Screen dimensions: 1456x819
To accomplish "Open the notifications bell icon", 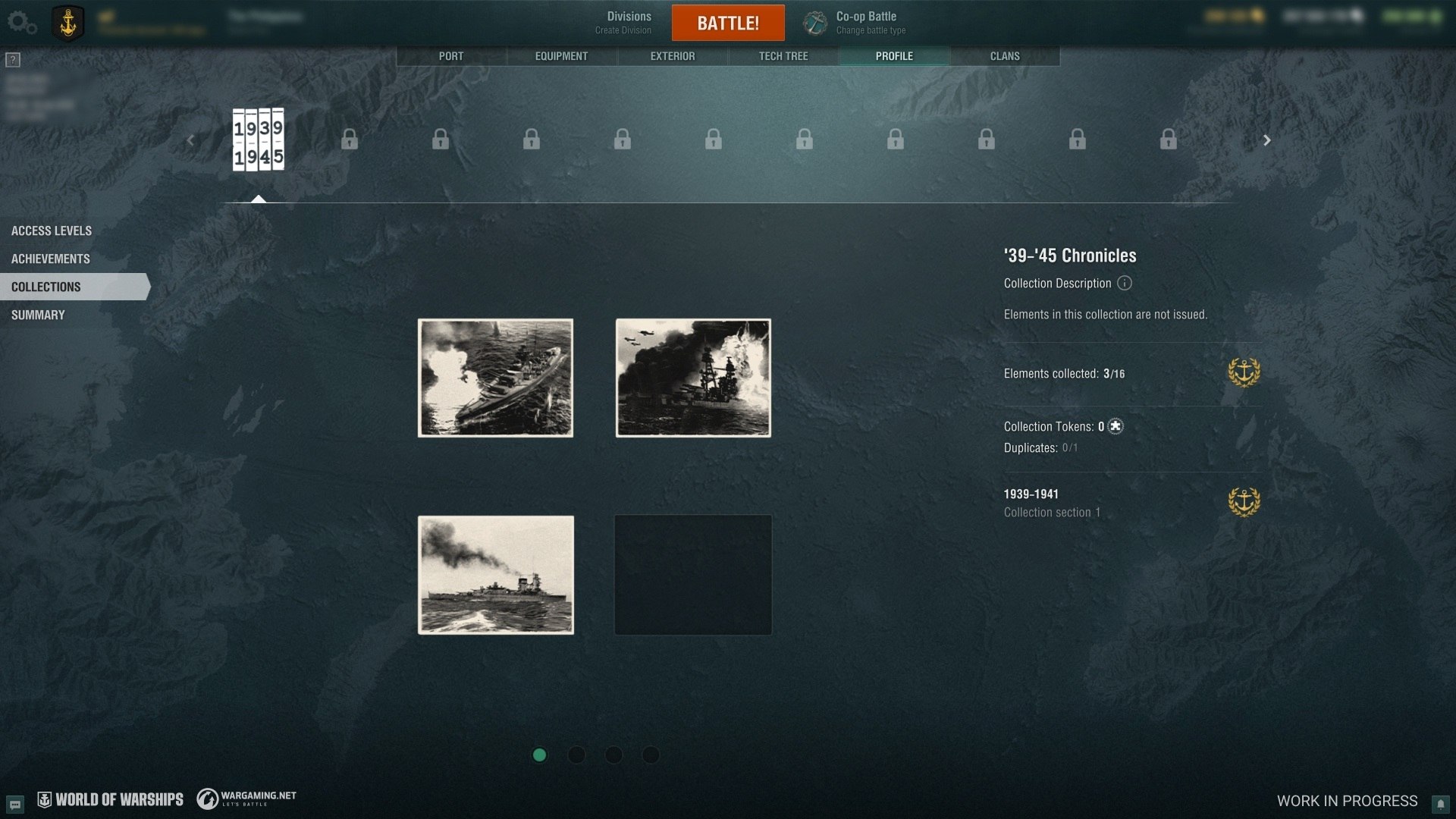I will pos(1440,803).
